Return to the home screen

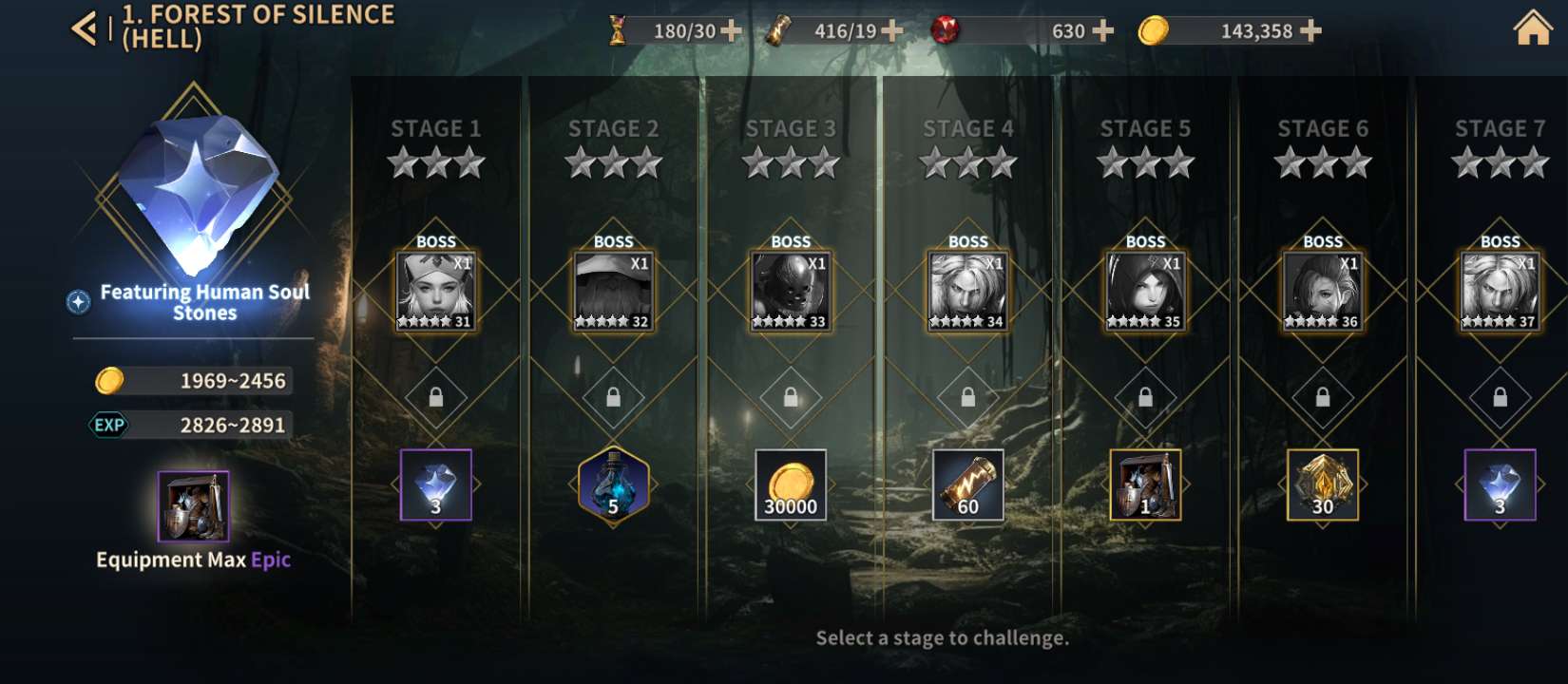1532,28
